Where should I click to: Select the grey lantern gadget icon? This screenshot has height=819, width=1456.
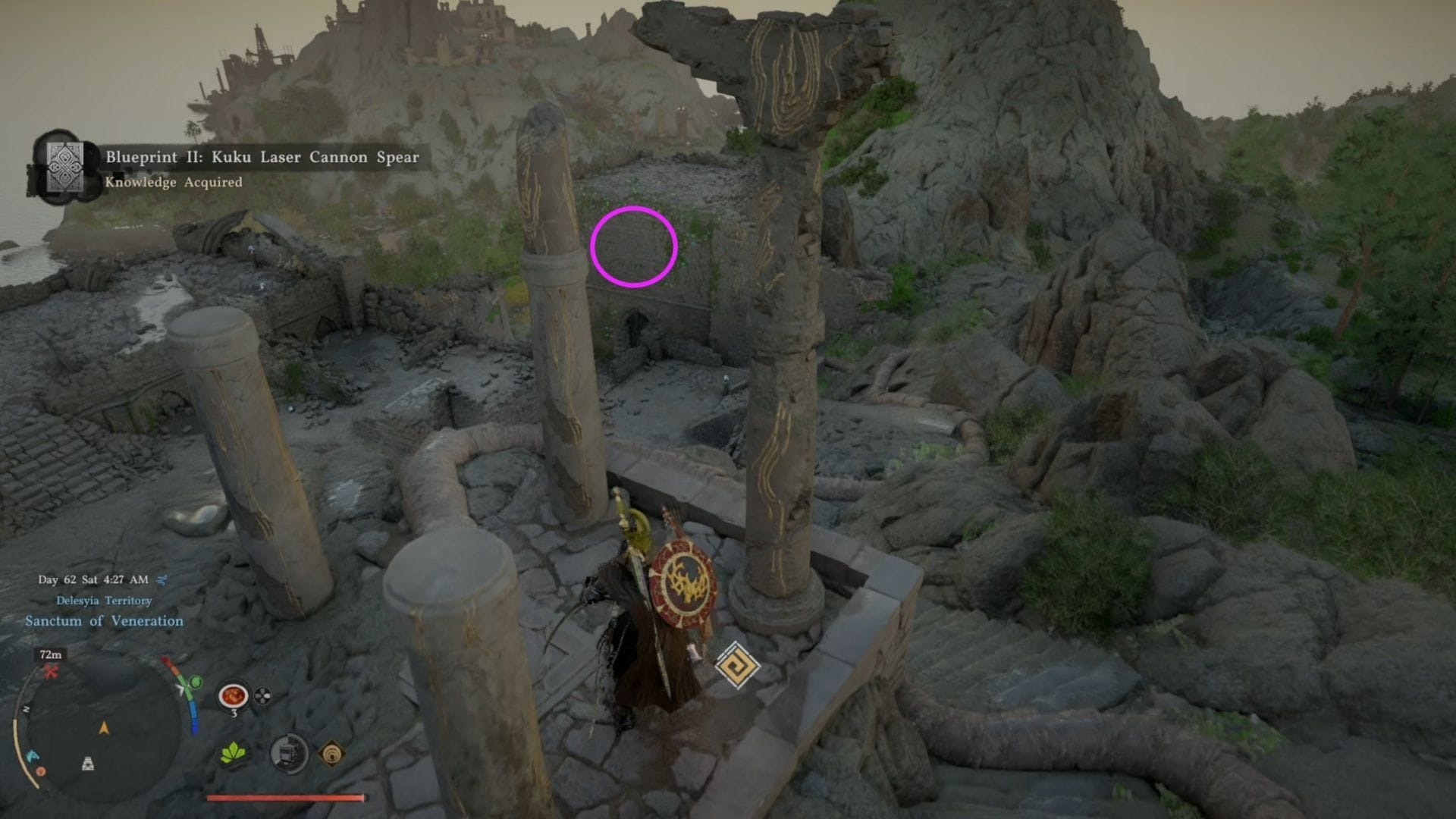pos(288,754)
